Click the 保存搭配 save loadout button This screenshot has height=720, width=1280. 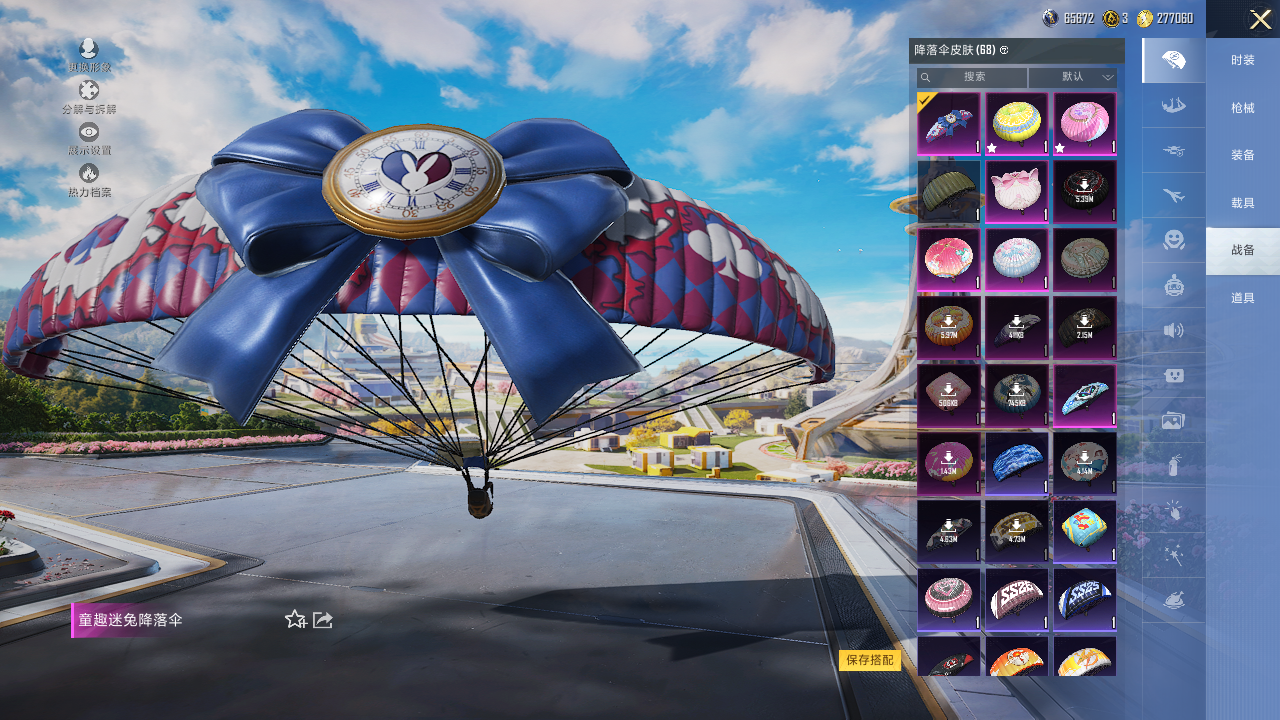click(x=869, y=660)
